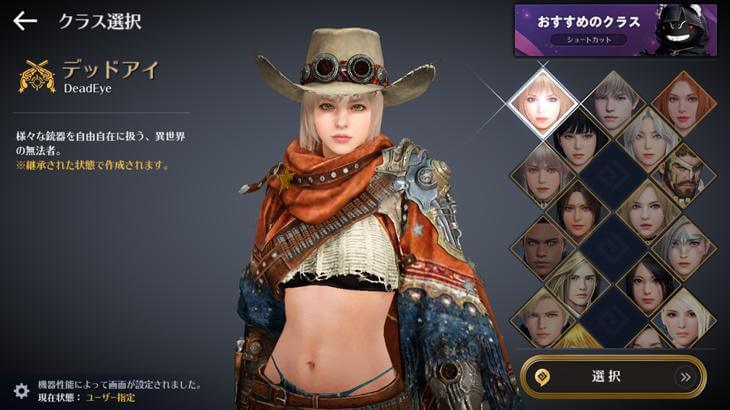Pick the bearded man class portrait

[684, 172]
